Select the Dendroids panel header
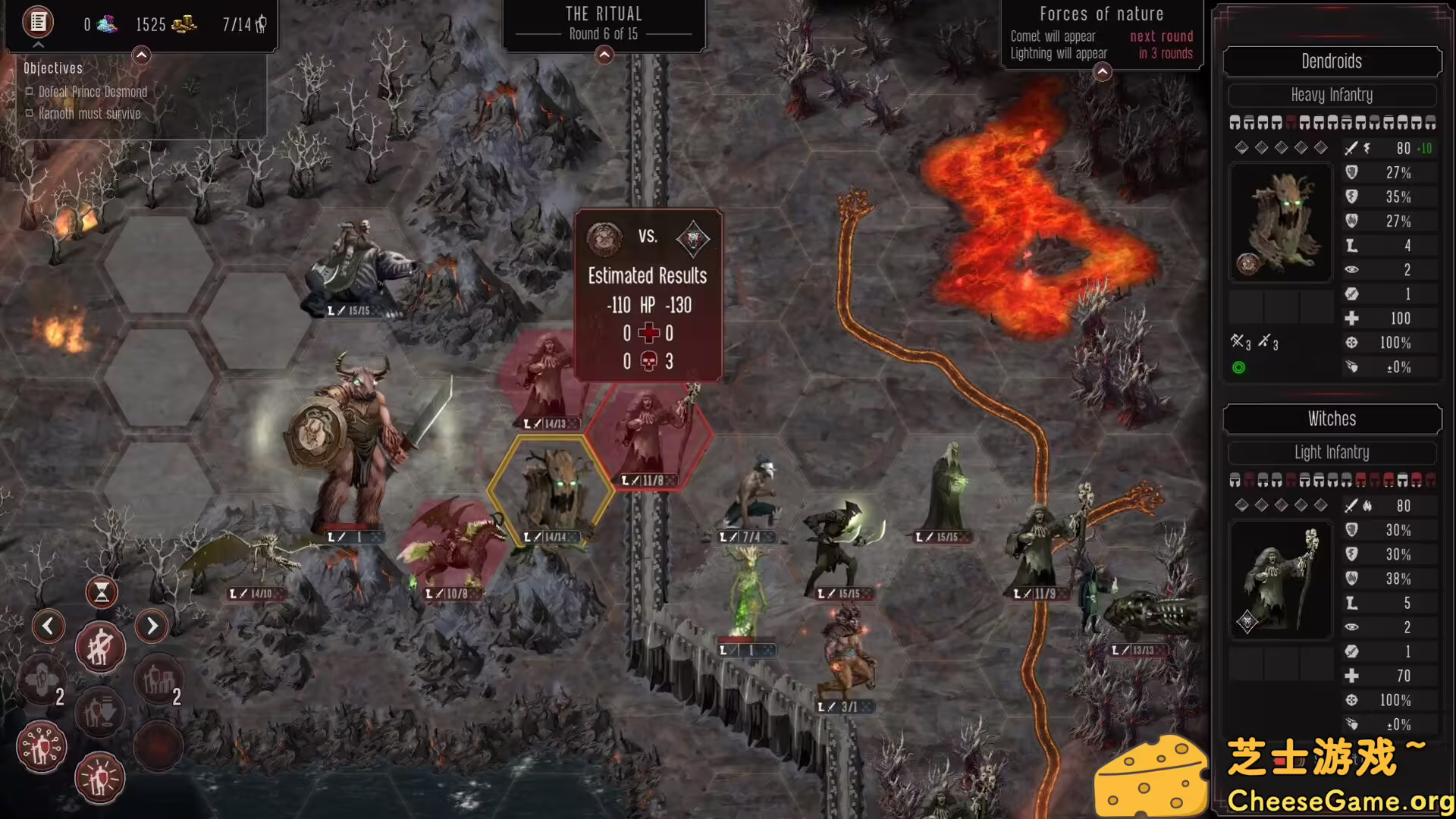 [x=1332, y=61]
